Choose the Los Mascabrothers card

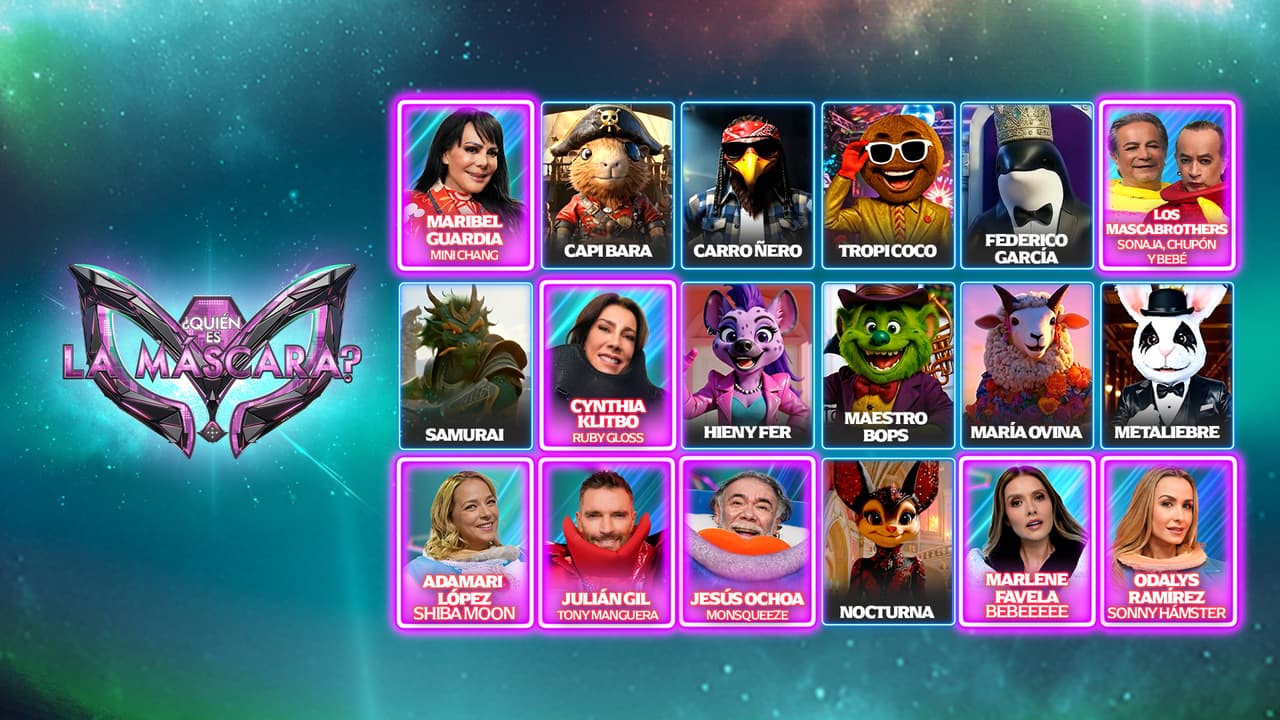[x=1167, y=185]
